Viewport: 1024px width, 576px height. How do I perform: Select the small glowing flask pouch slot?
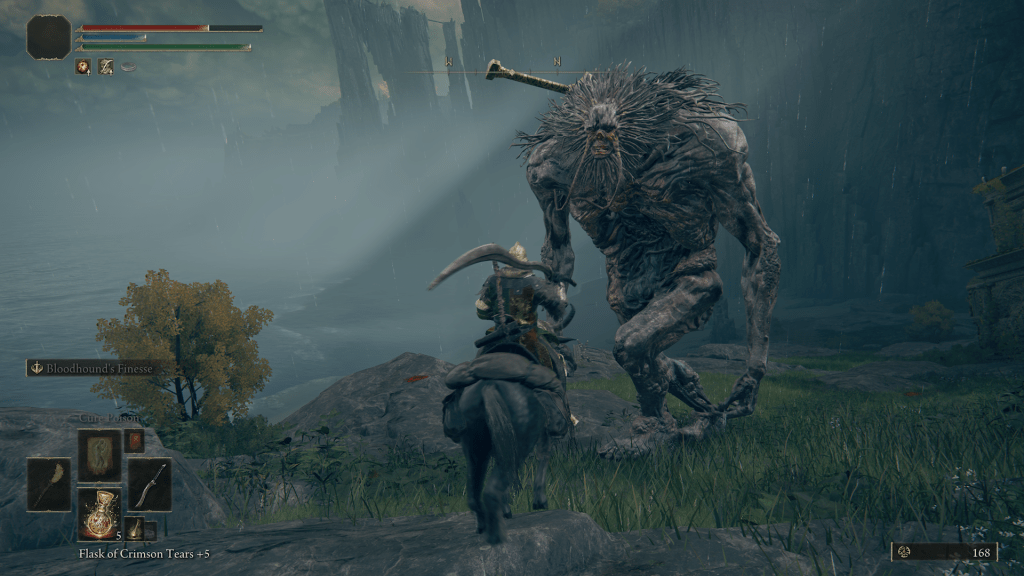pyautogui.click(x=134, y=529)
